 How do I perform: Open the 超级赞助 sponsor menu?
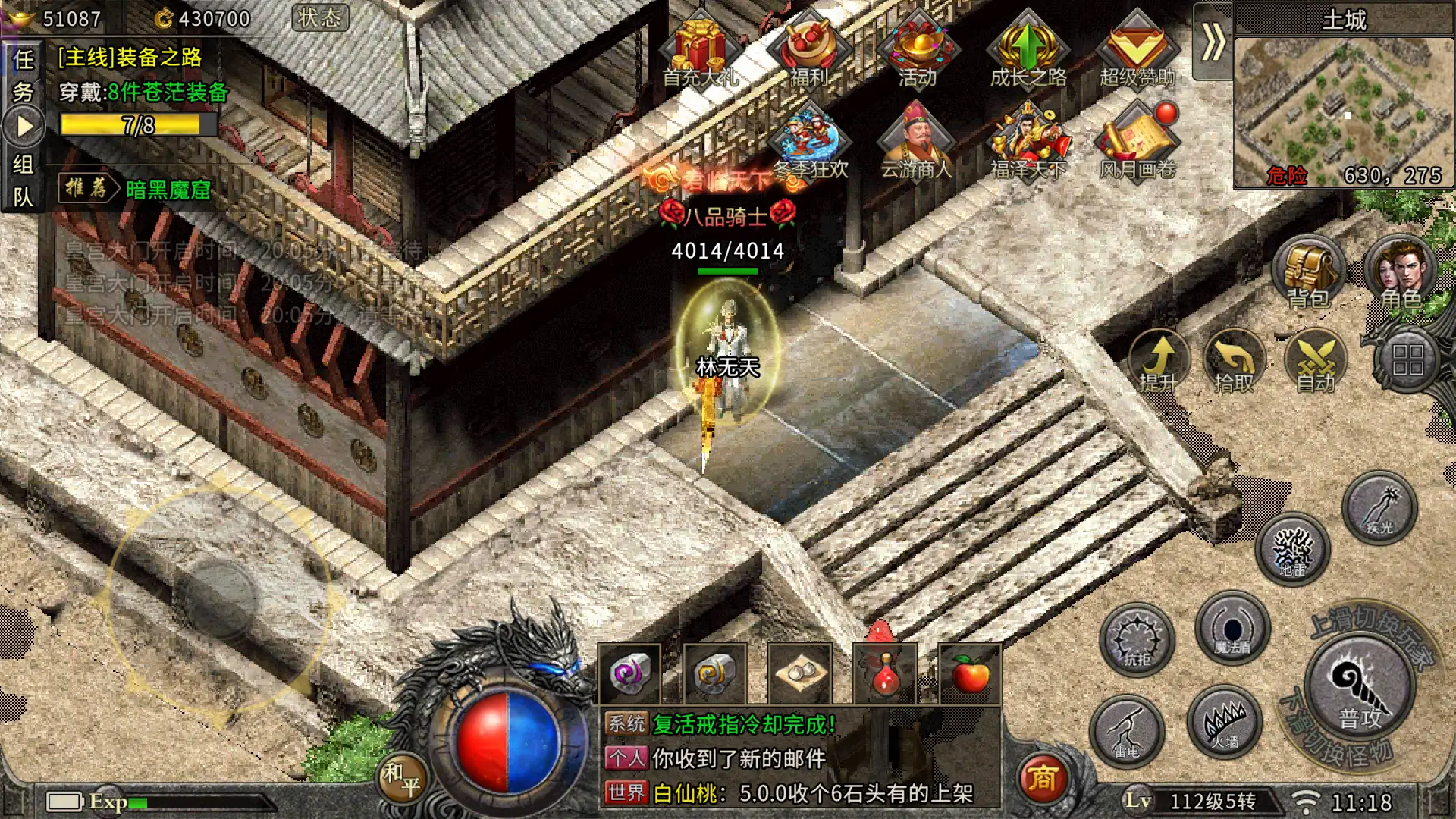(x=1137, y=49)
